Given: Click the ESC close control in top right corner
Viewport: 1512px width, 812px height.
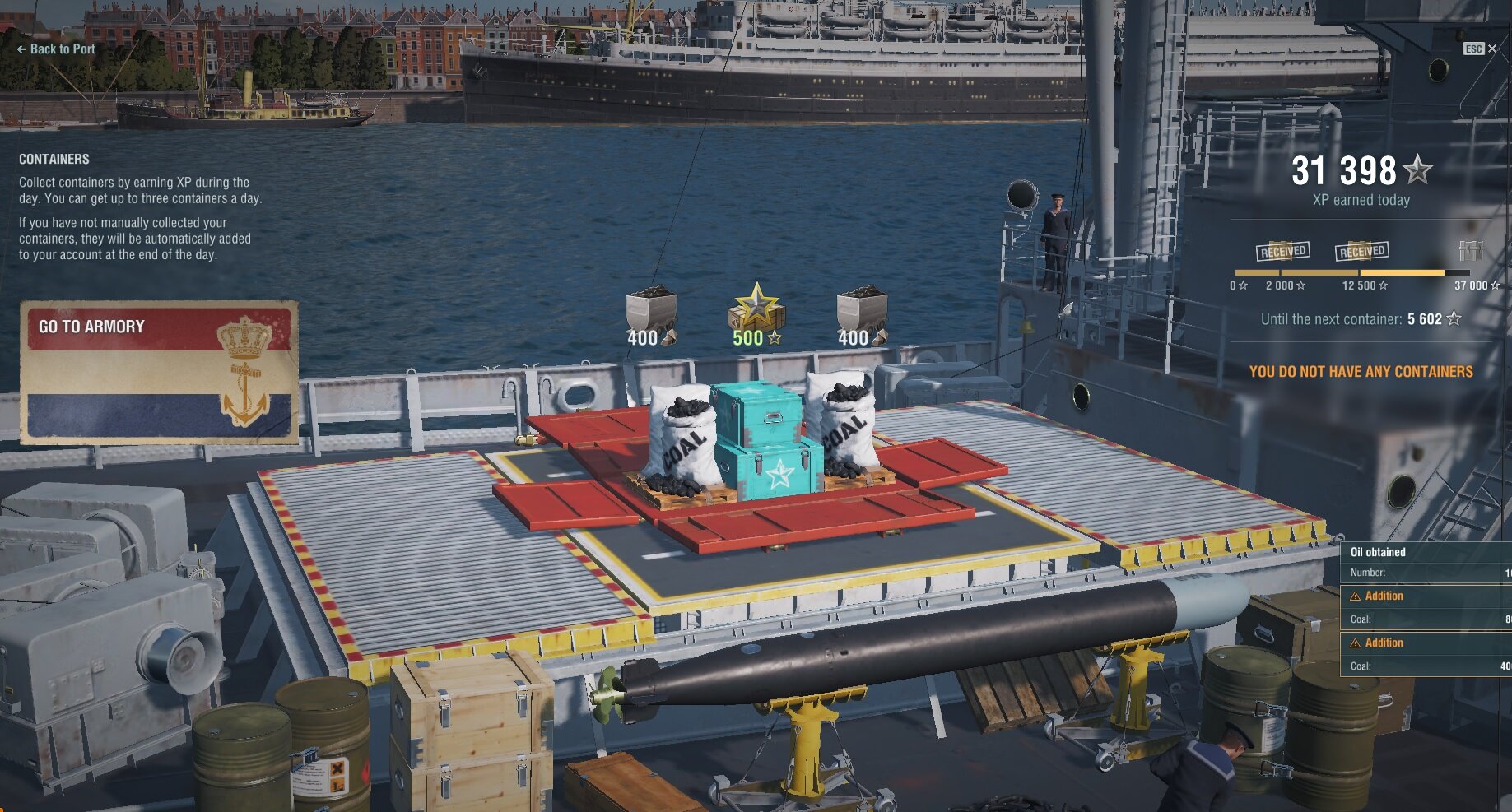Looking at the screenshot, I should point(1474,49).
